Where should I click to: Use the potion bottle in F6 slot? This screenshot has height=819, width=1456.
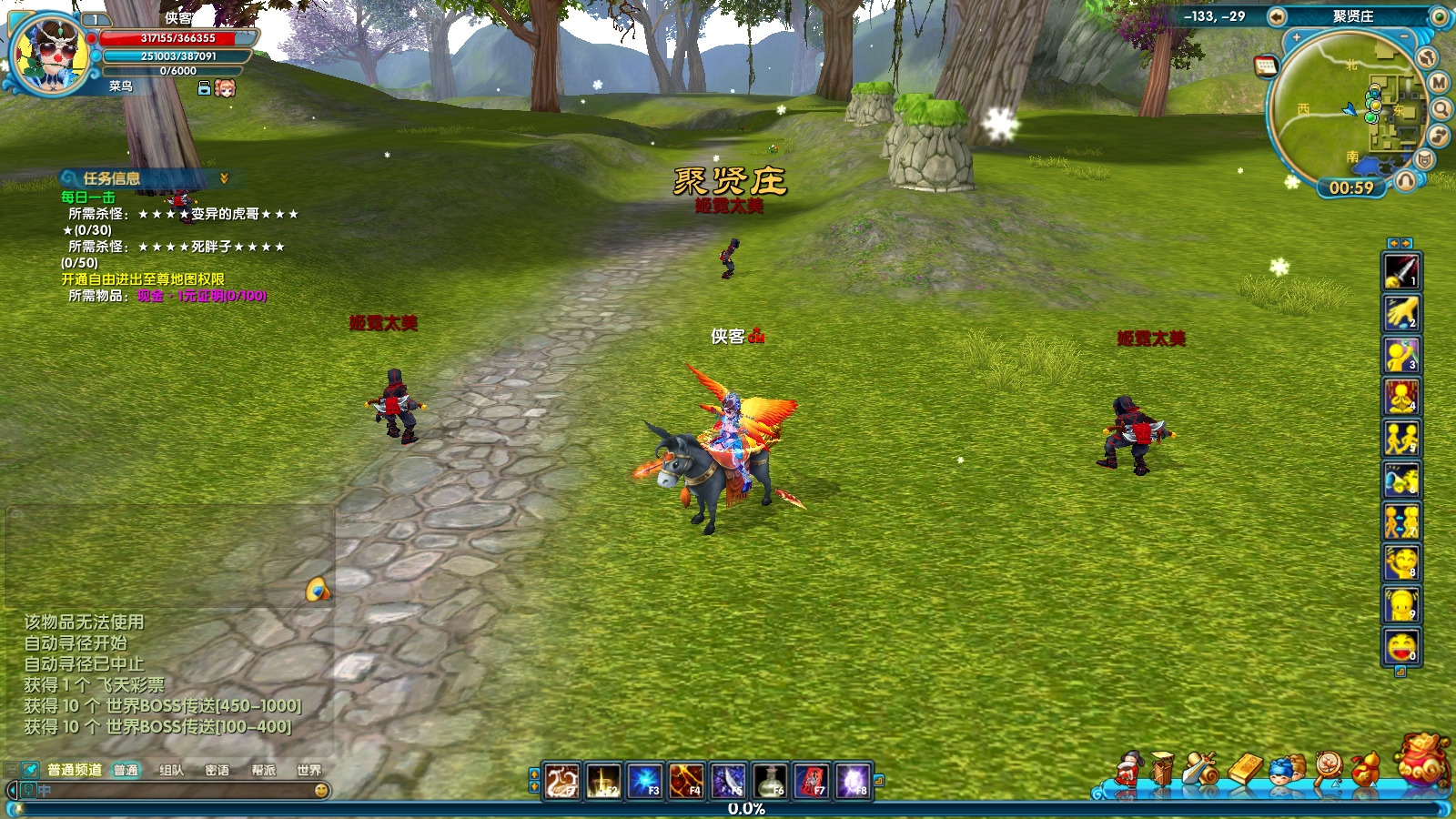coord(770,781)
